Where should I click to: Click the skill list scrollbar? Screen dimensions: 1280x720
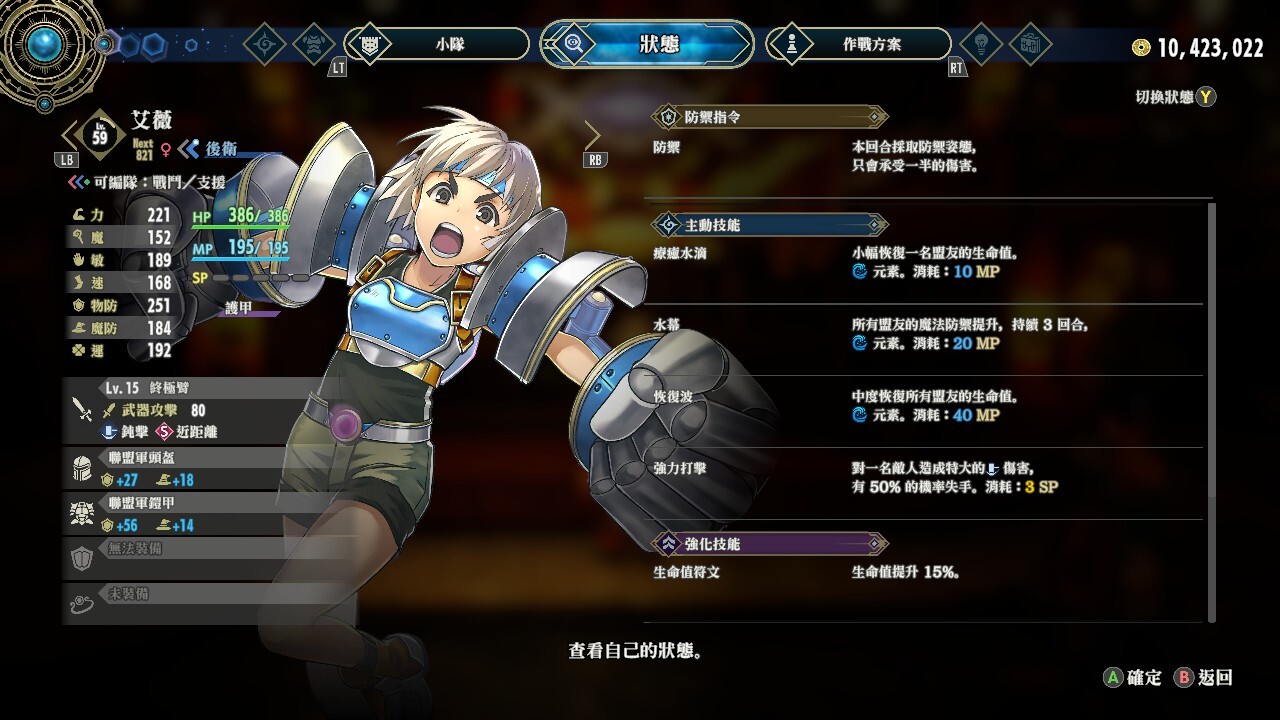[x=1212, y=410]
